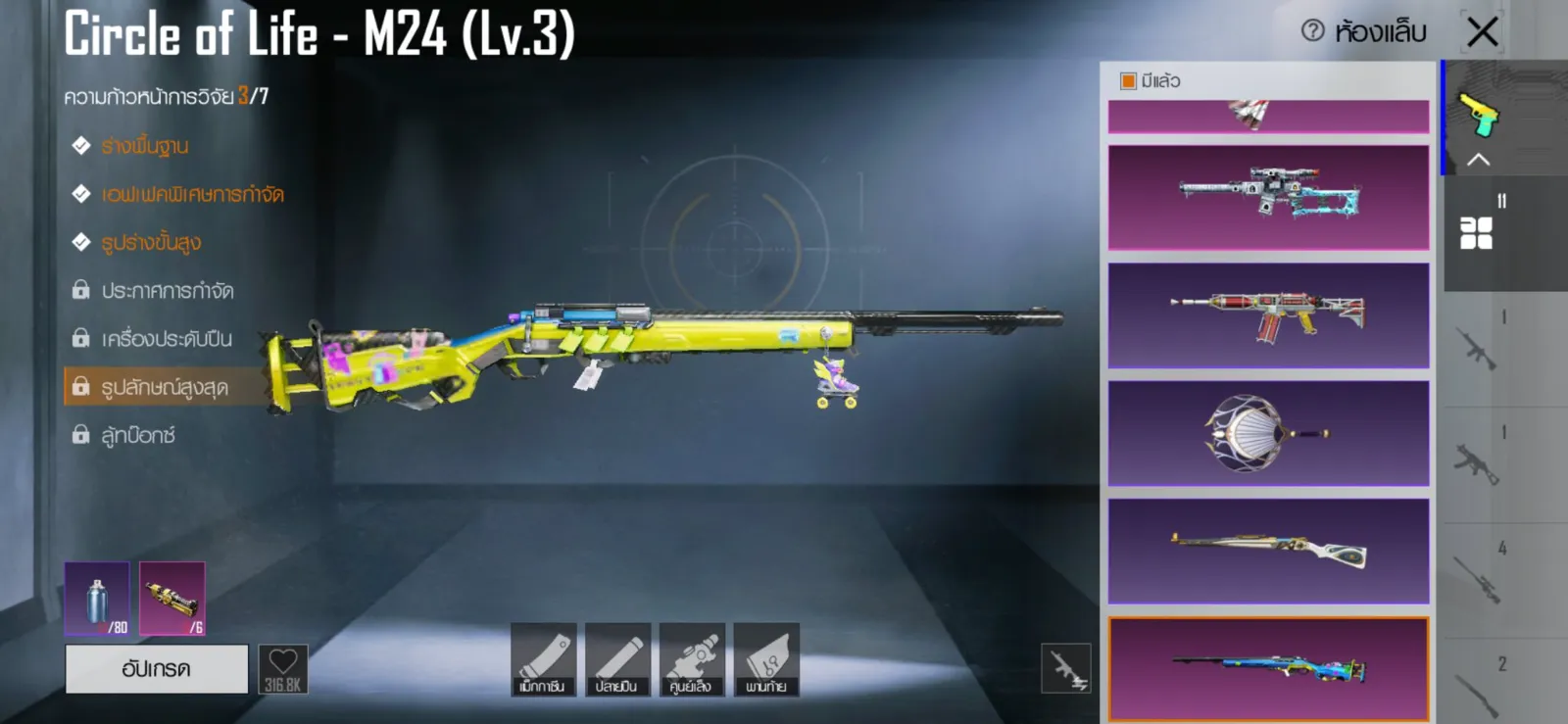Screen dimensions: 1568x724
Task: Select the เอฟเฟคพิเศษการกำจัด stage
Action: pos(192,194)
